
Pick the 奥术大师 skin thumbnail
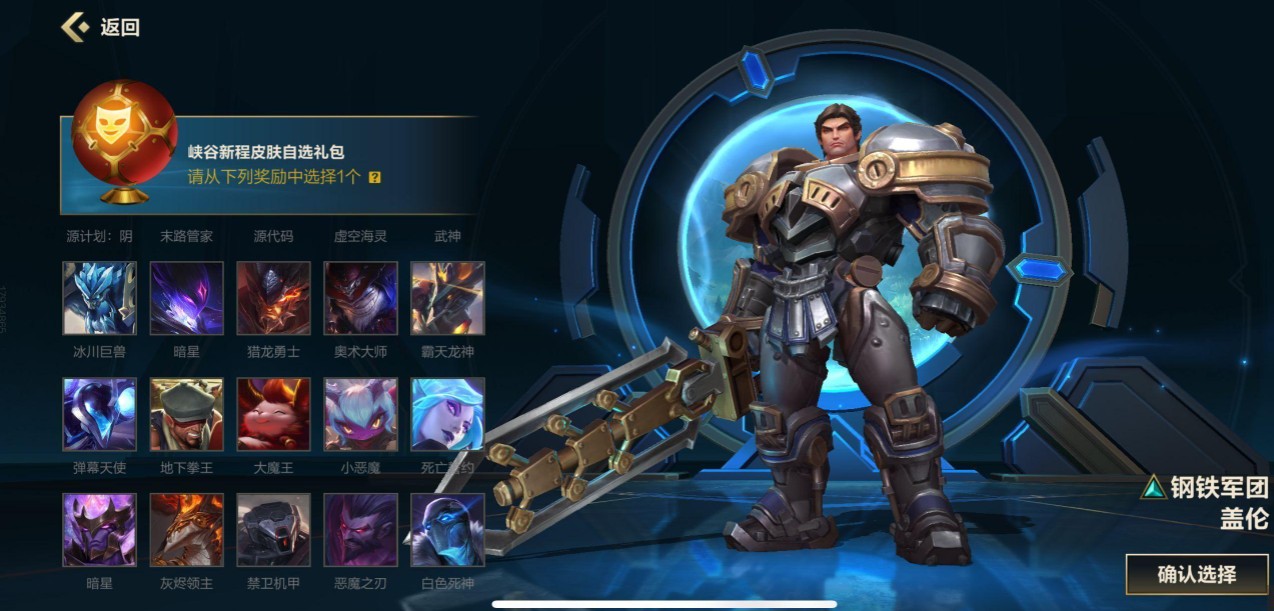tap(361, 298)
